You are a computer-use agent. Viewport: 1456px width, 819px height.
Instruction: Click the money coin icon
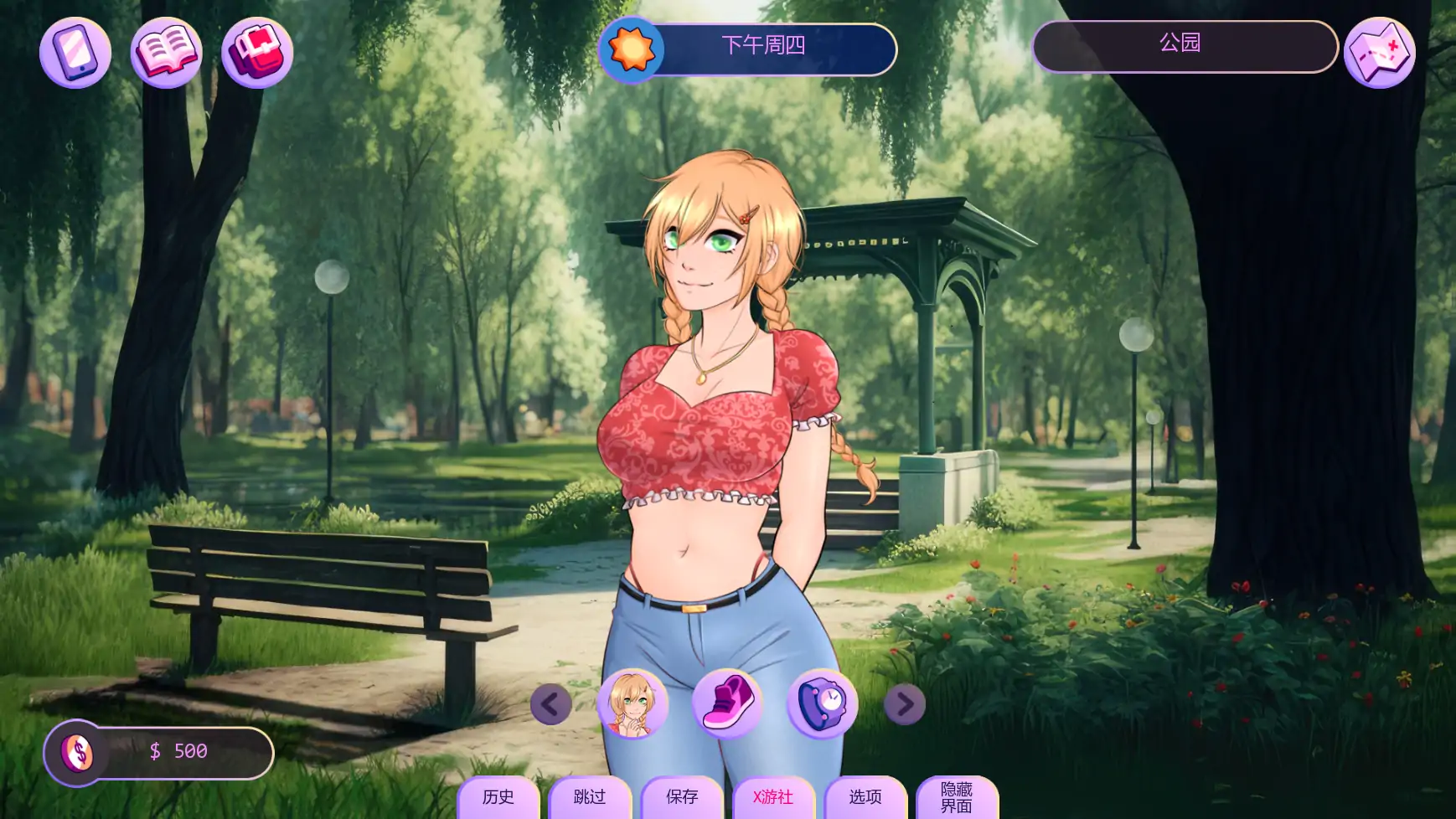click(x=78, y=751)
